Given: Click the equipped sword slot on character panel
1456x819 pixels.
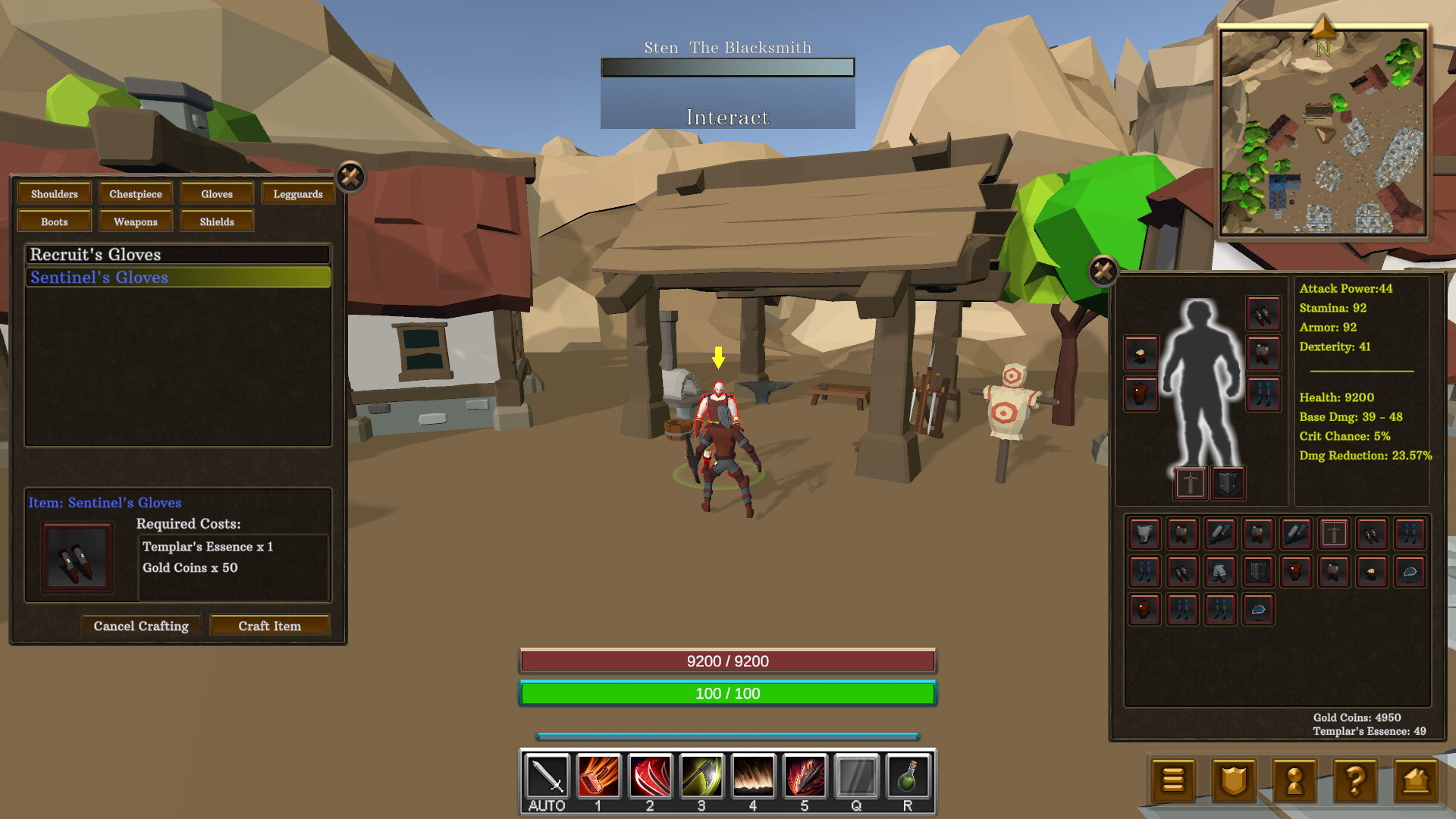Looking at the screenshot, I should click(1190, 482).
